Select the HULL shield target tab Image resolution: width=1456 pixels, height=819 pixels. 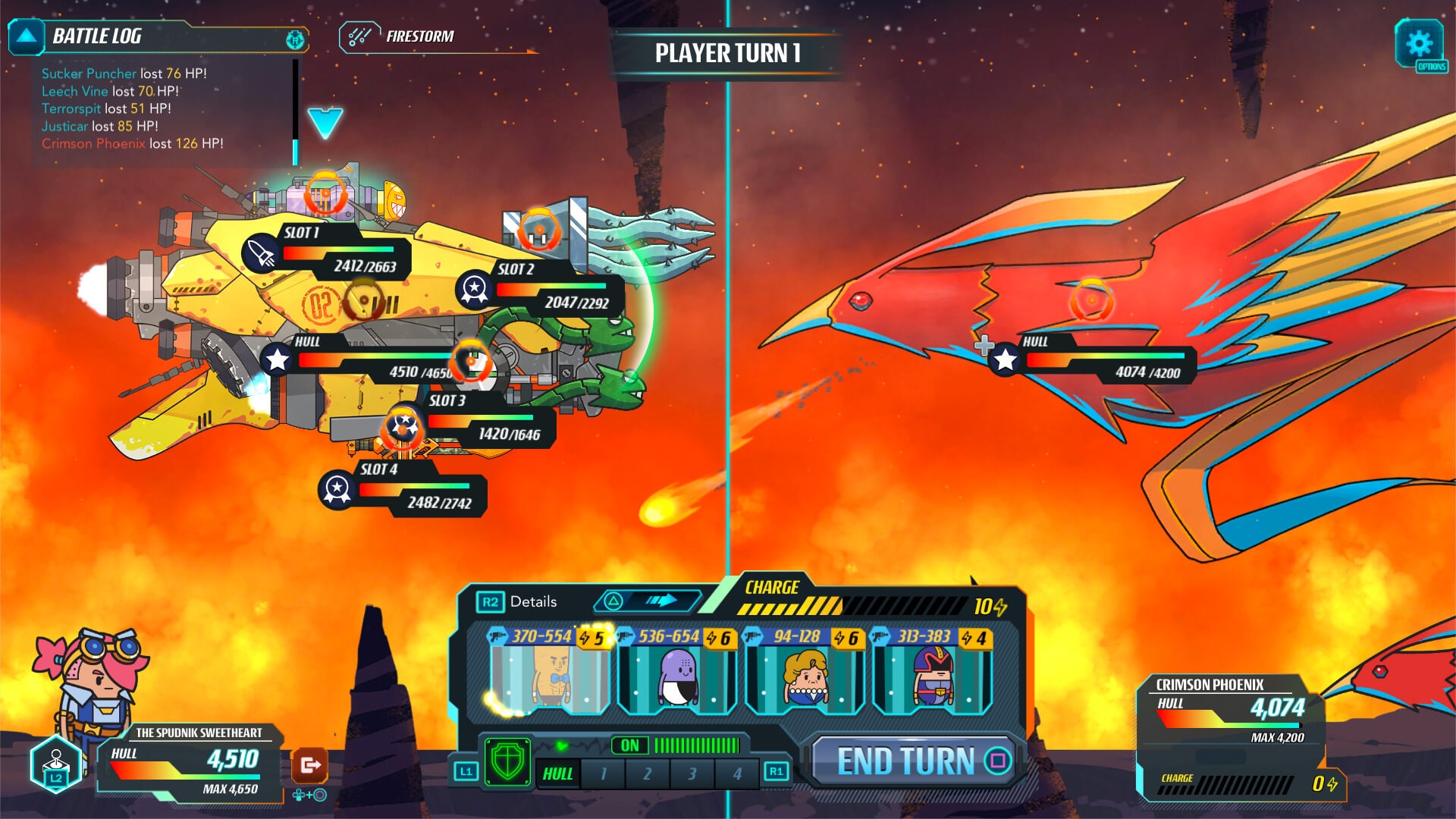559,773
